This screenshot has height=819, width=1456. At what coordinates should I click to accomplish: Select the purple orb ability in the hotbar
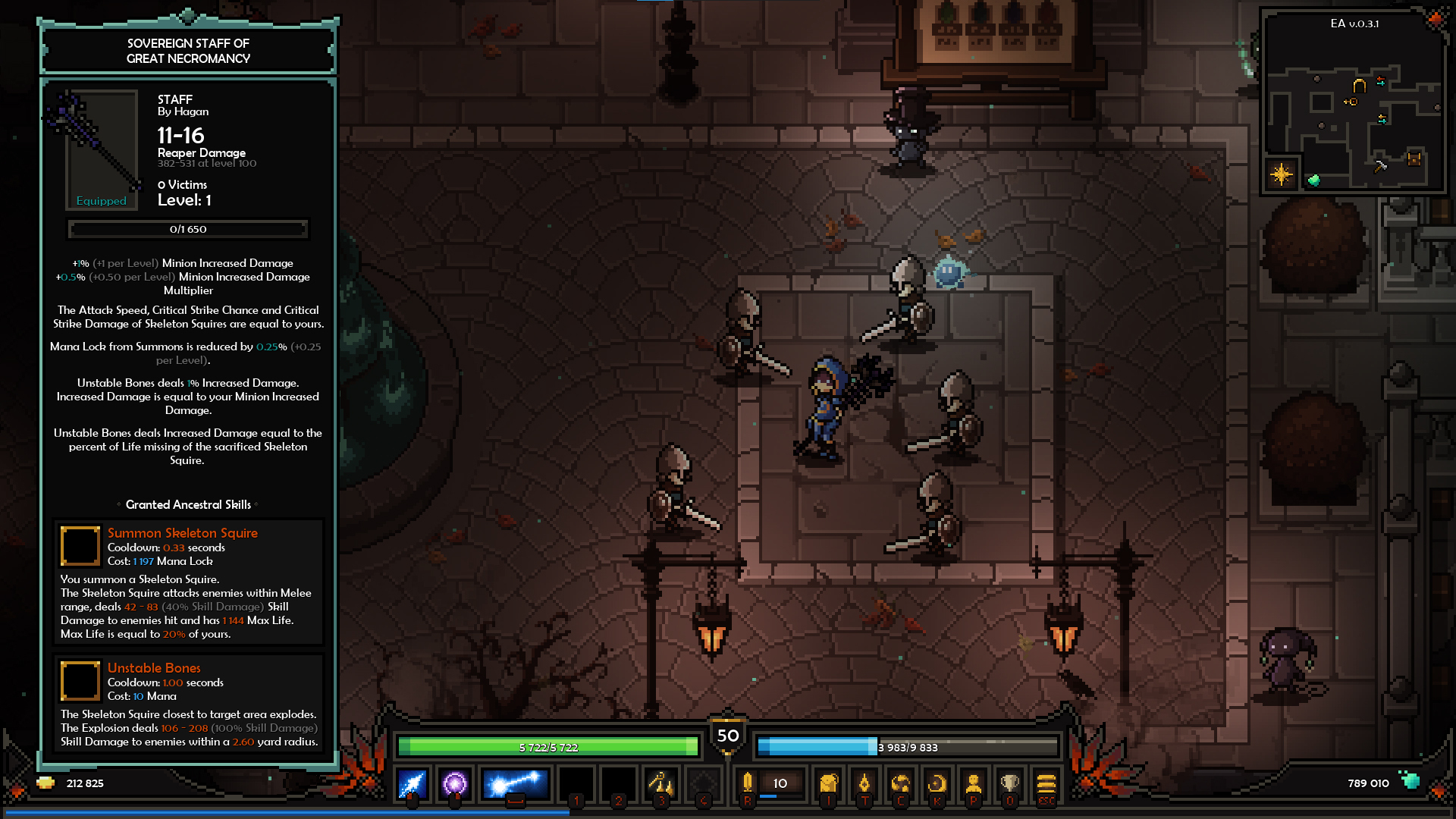point(454,785)
